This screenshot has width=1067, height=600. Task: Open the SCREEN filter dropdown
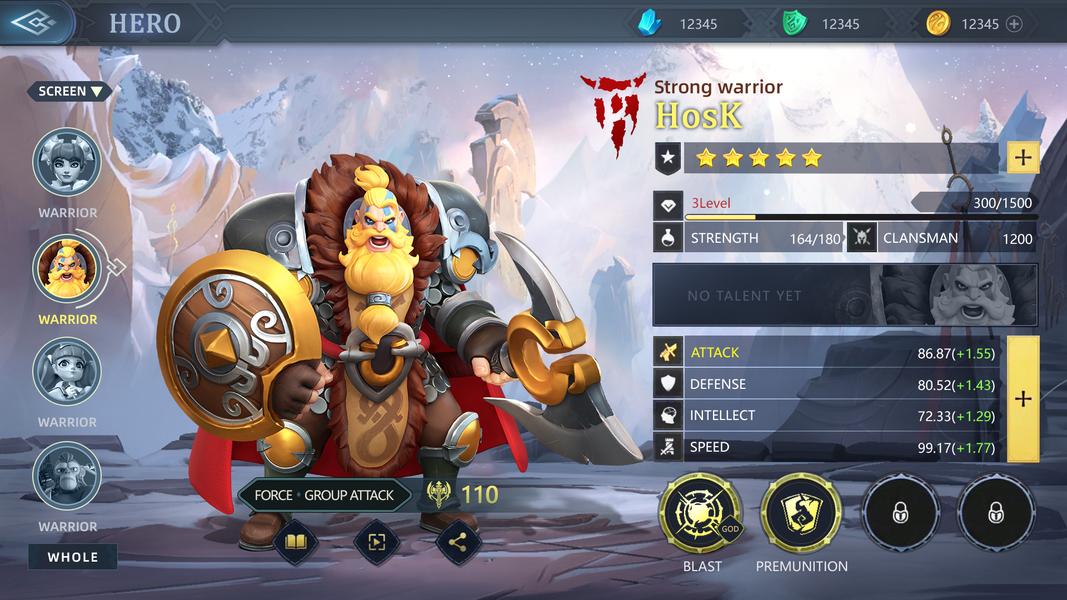(70, 91)
